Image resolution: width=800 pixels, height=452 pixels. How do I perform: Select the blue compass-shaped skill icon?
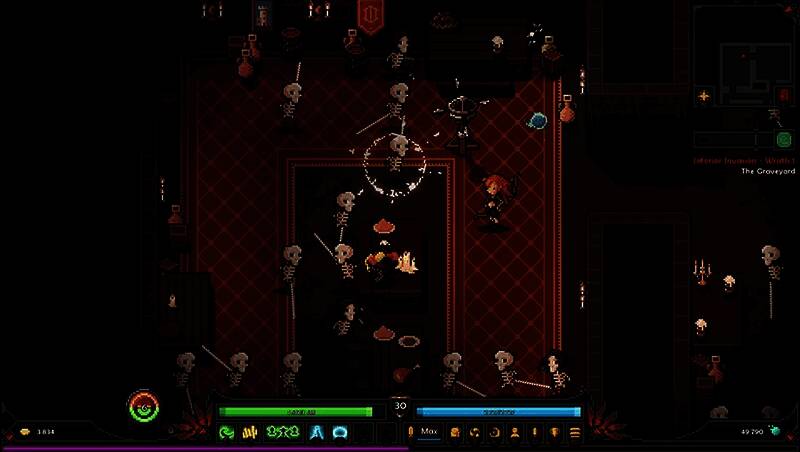[x=317, y=432]
